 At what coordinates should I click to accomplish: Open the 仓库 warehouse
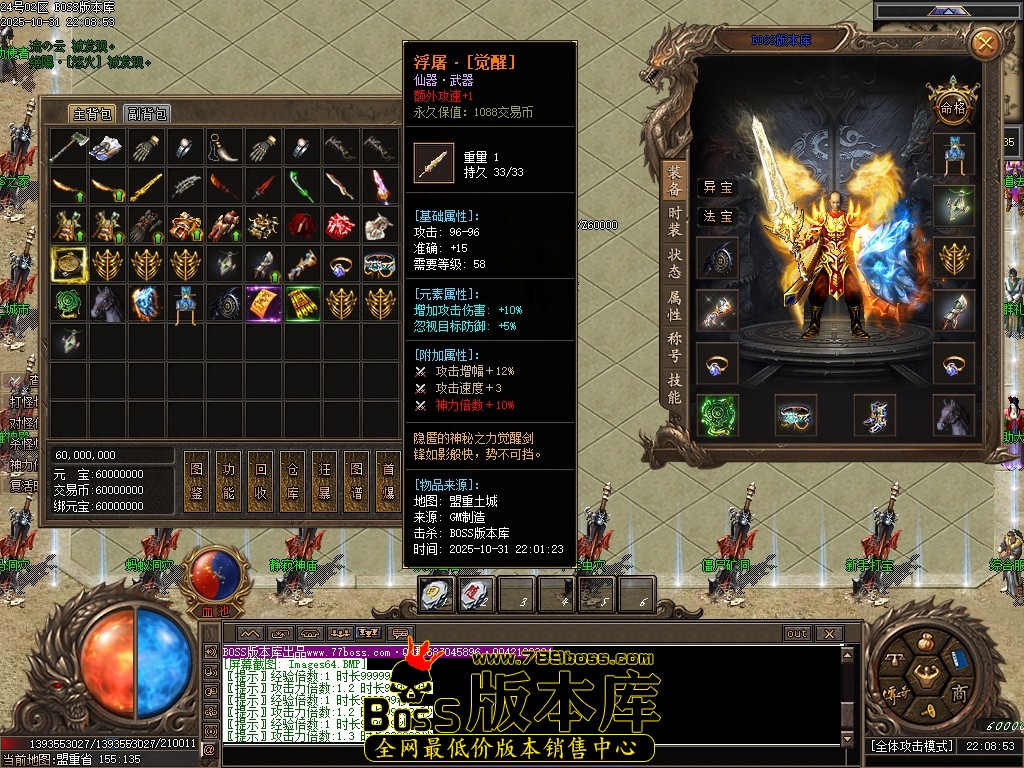pos(292,483)
